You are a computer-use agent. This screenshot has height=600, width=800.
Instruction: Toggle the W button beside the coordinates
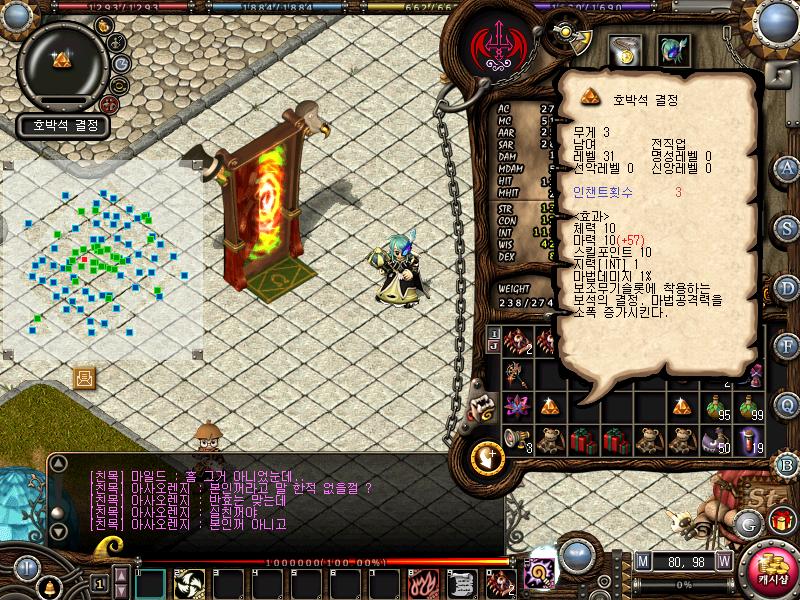(723, 560)
